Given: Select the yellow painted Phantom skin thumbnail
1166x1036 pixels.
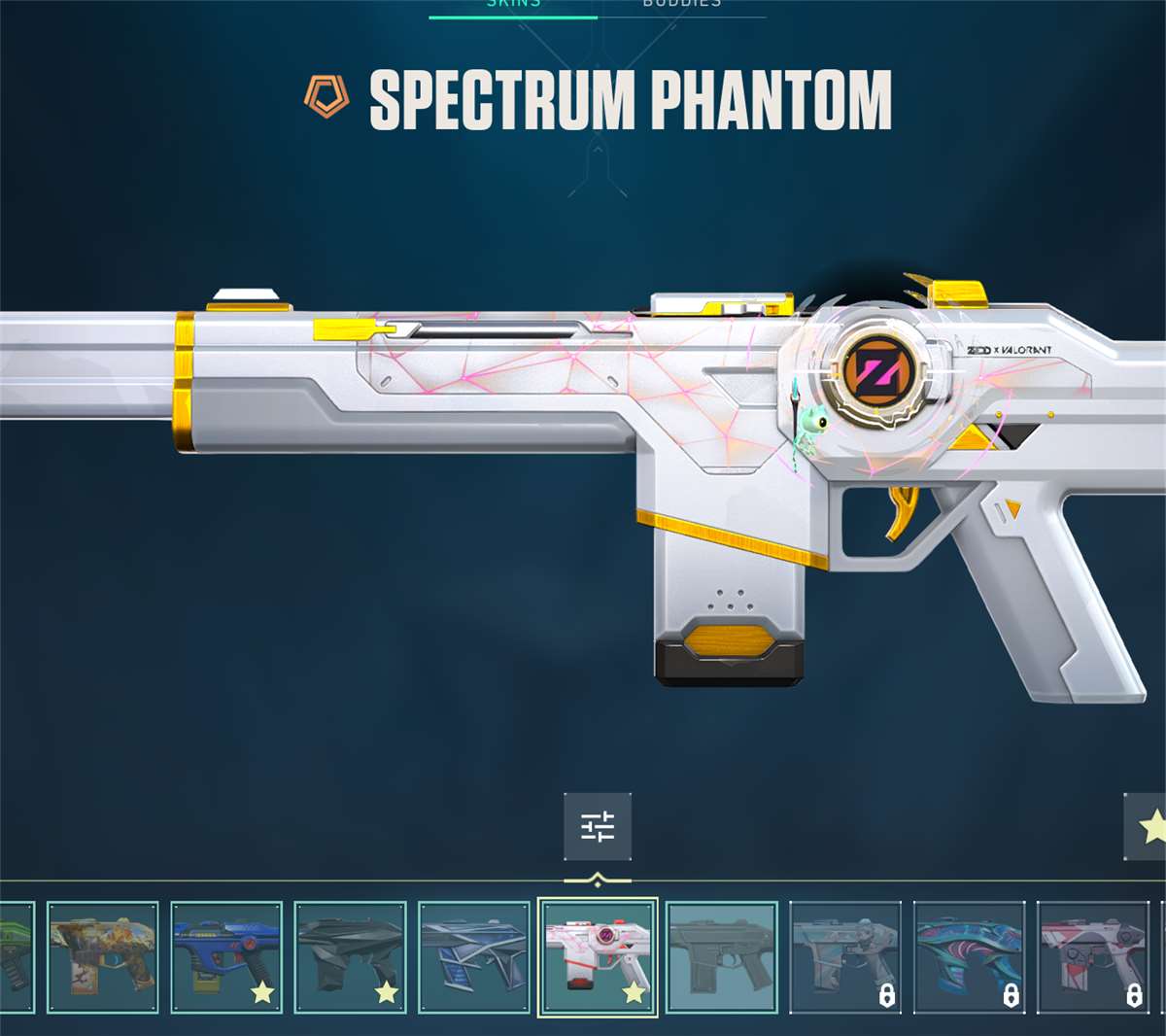Looking at the screenshot, I should coord(102,956).
